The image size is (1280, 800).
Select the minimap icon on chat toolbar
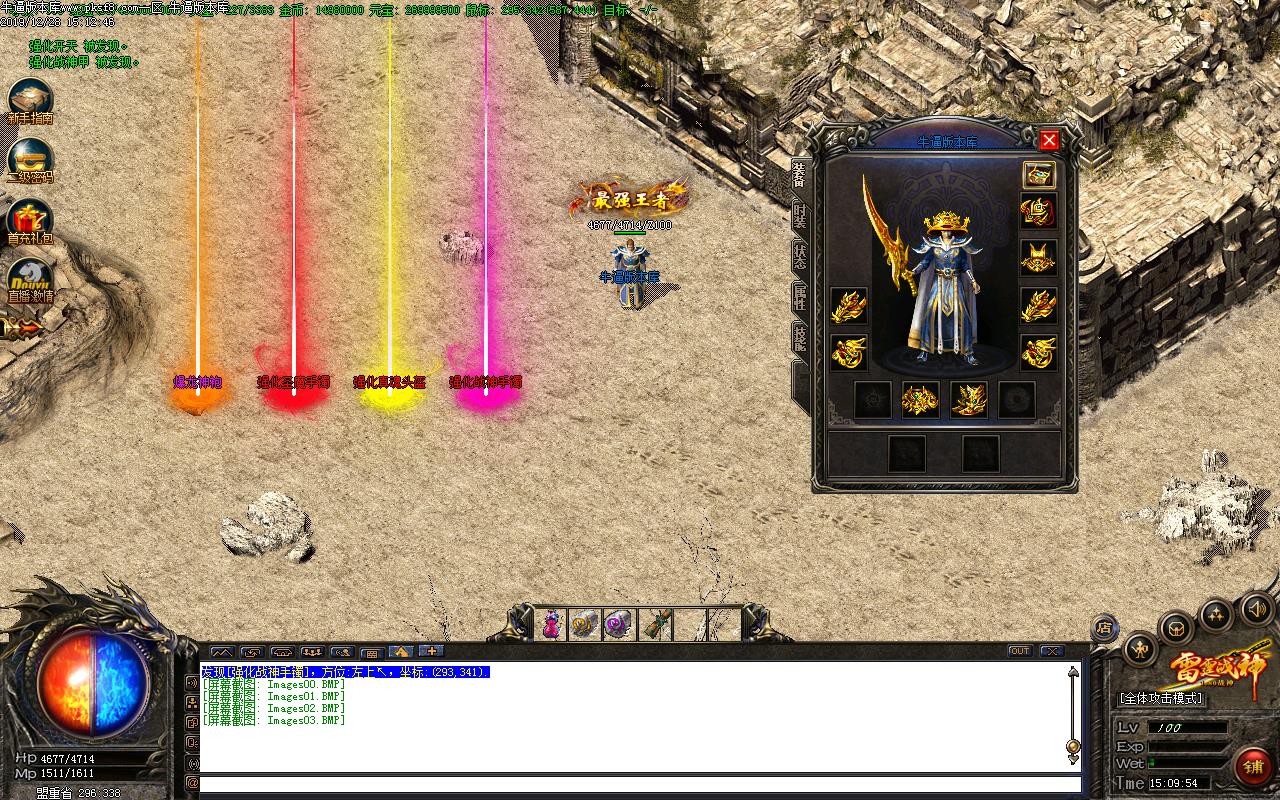[223, 652]
